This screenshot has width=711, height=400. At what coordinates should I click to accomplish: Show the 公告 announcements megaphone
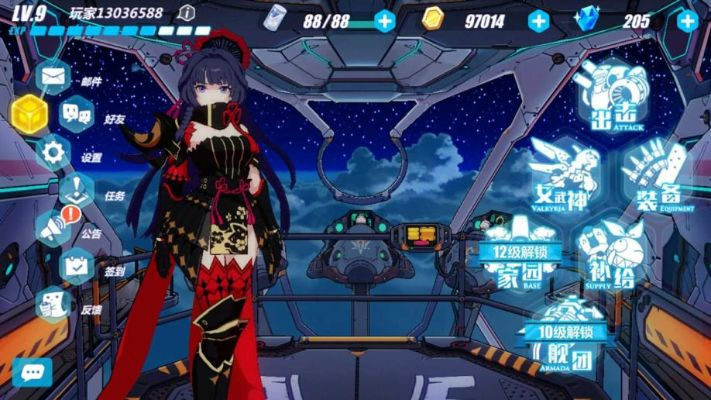(x=54, y=229)
